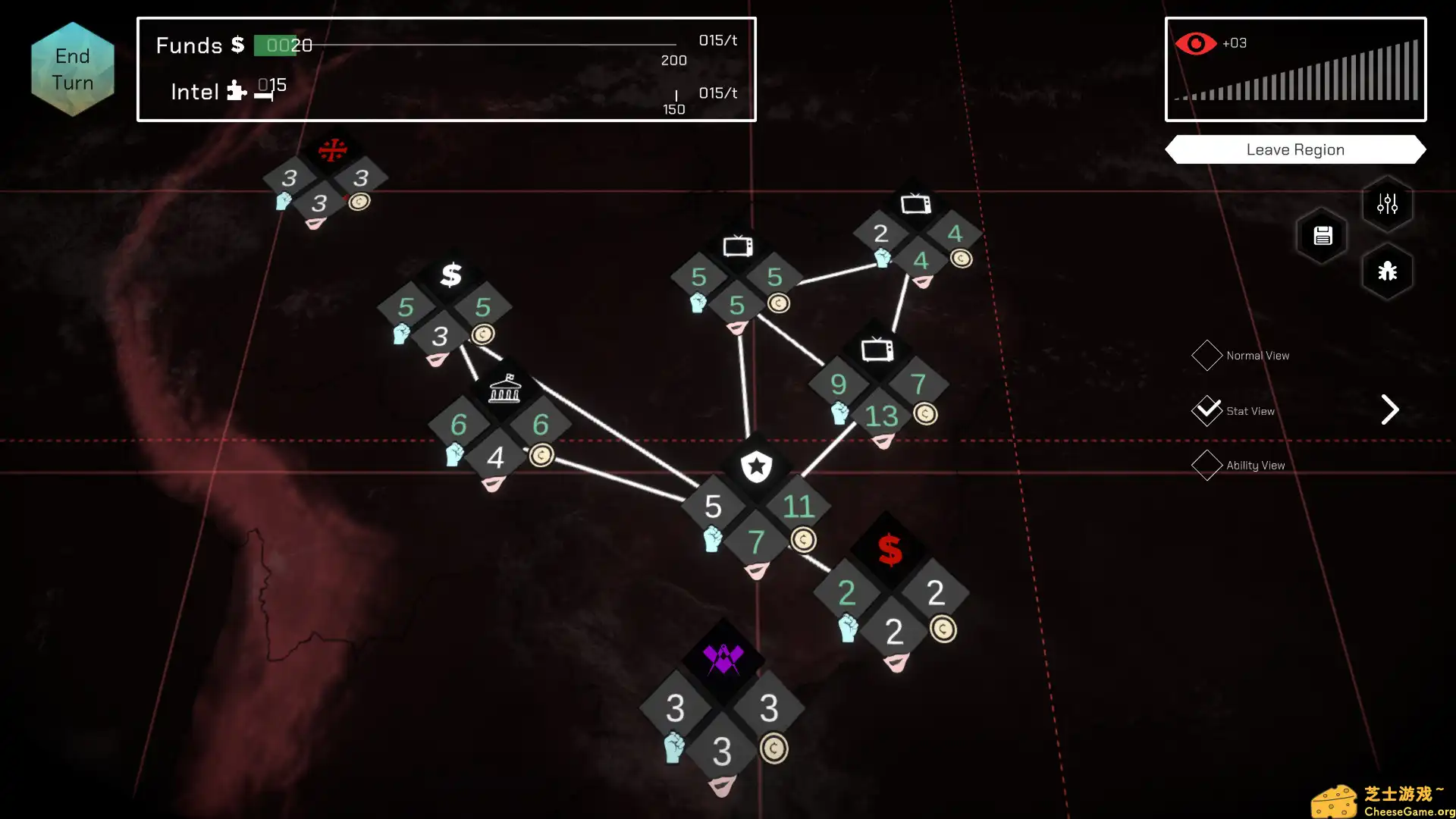Select the TV node with stats 2, 4, 4

(x=916, y=203)
